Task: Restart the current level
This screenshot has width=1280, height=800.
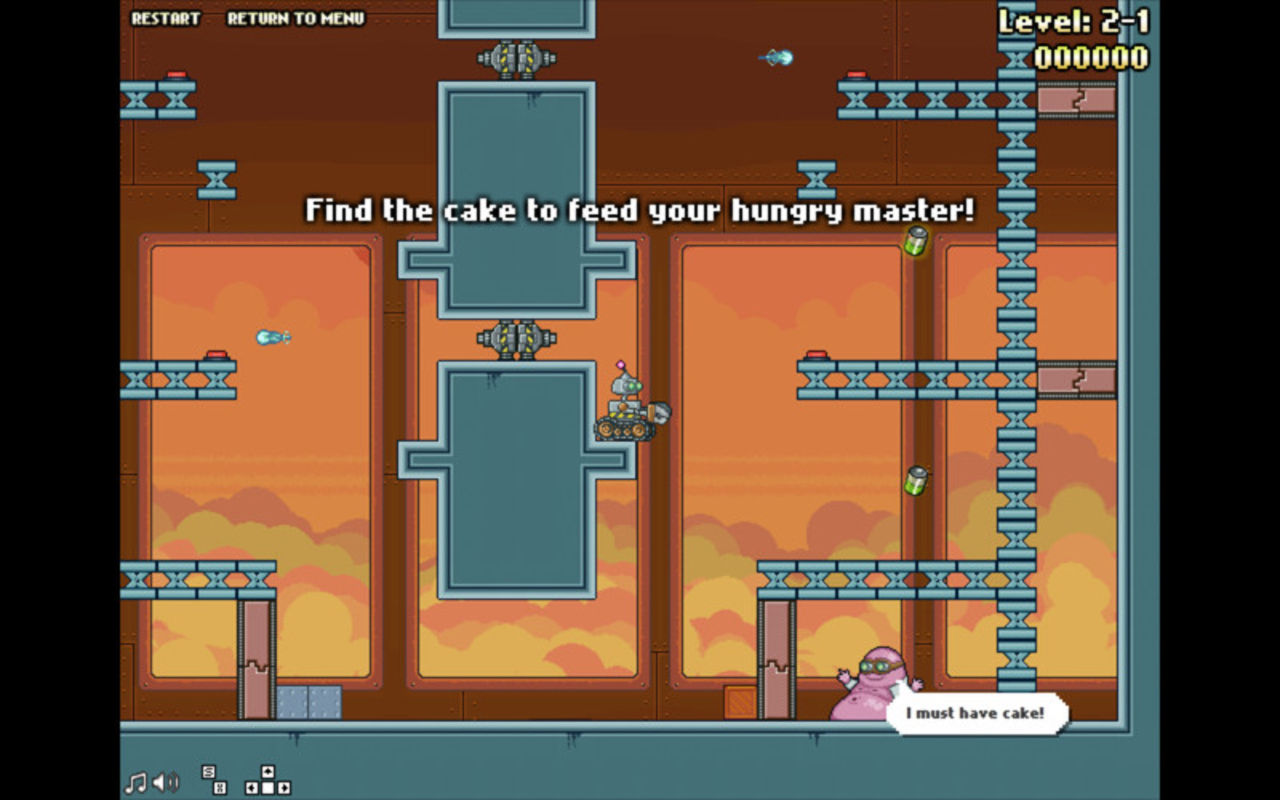Action: tap(165, 18)
